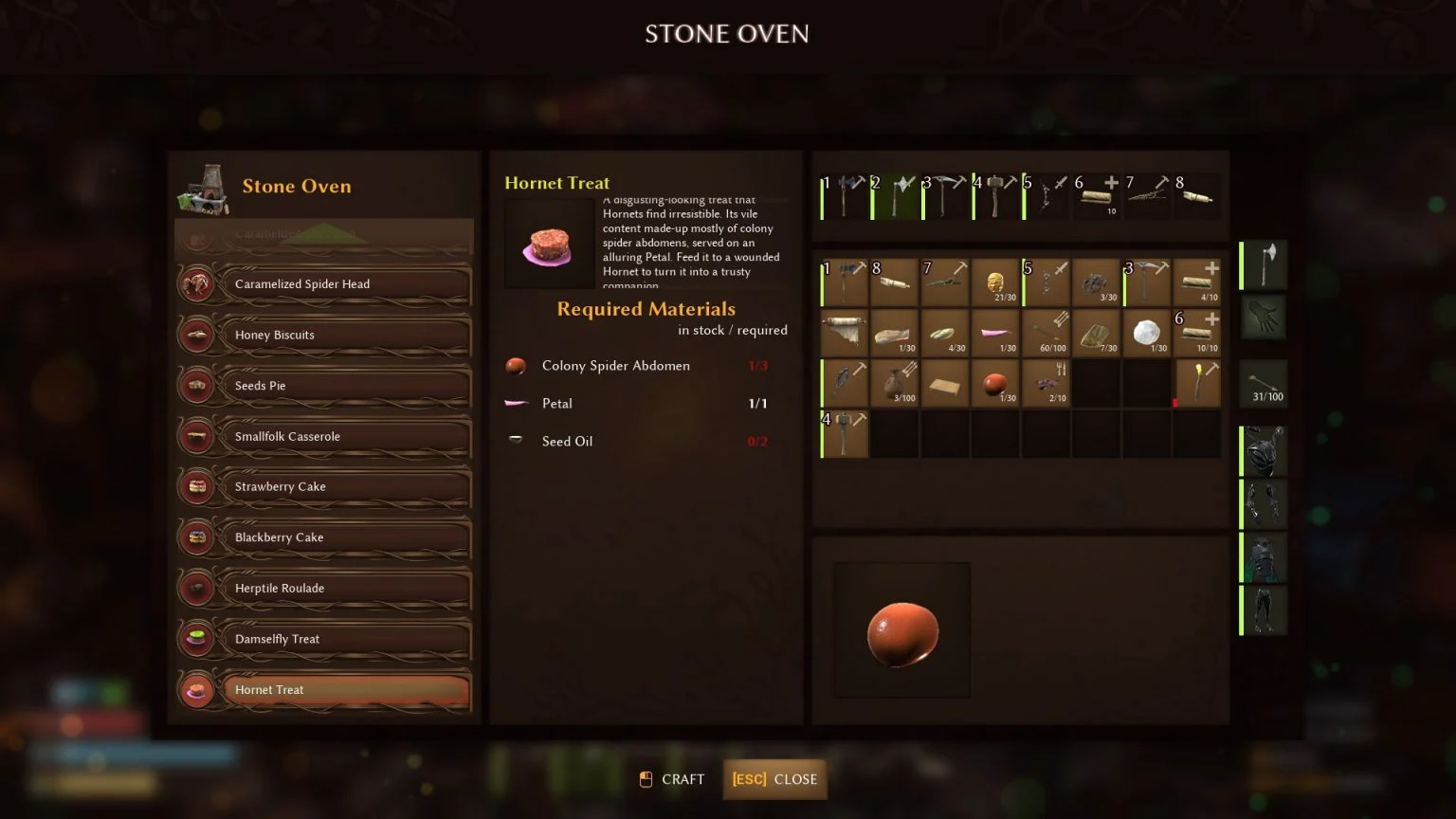
Task: Click the bandage stack in hotbar slot 6
Action: coord(1097,194)
